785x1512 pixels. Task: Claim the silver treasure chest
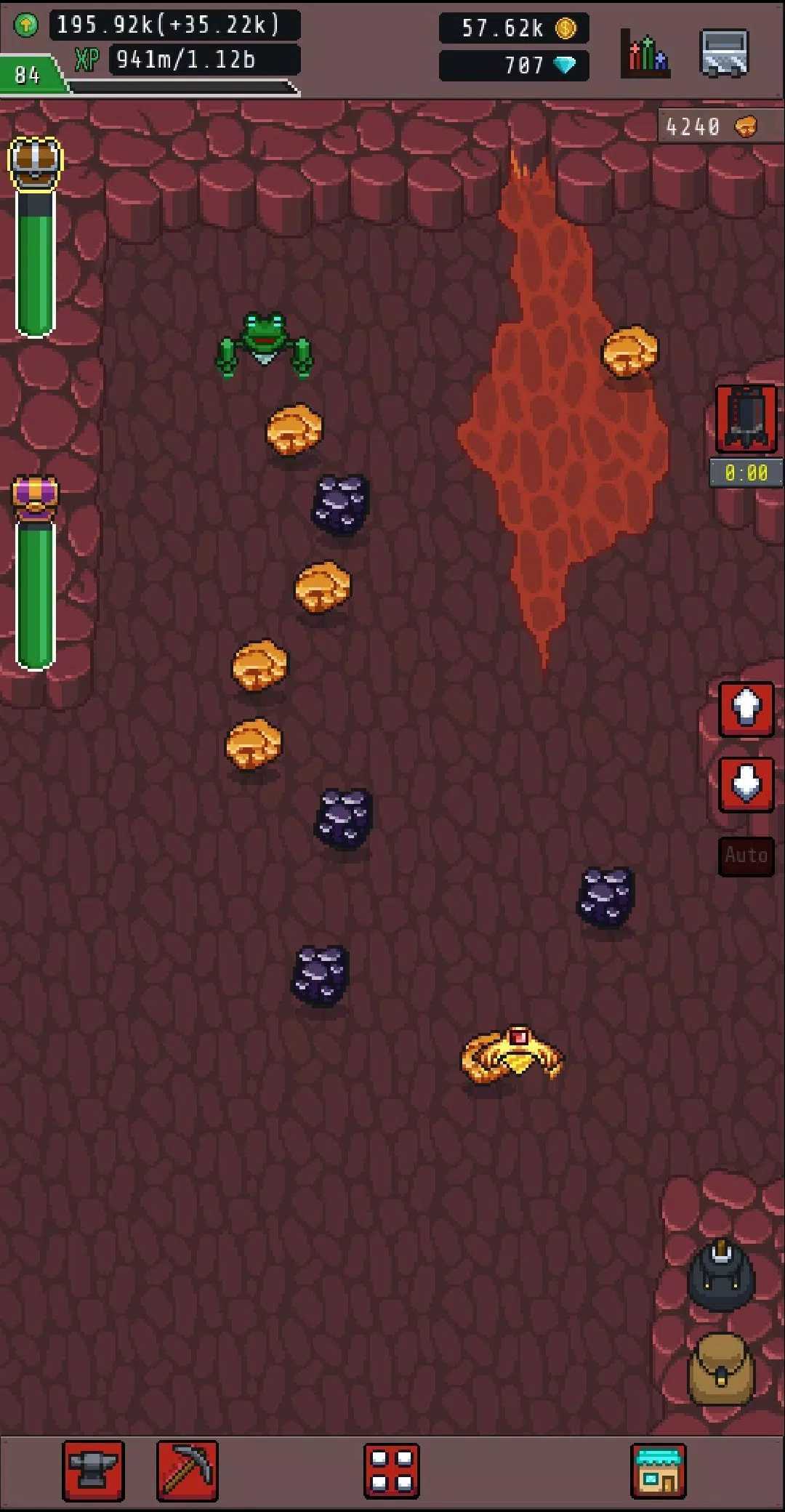coord(35,161)
